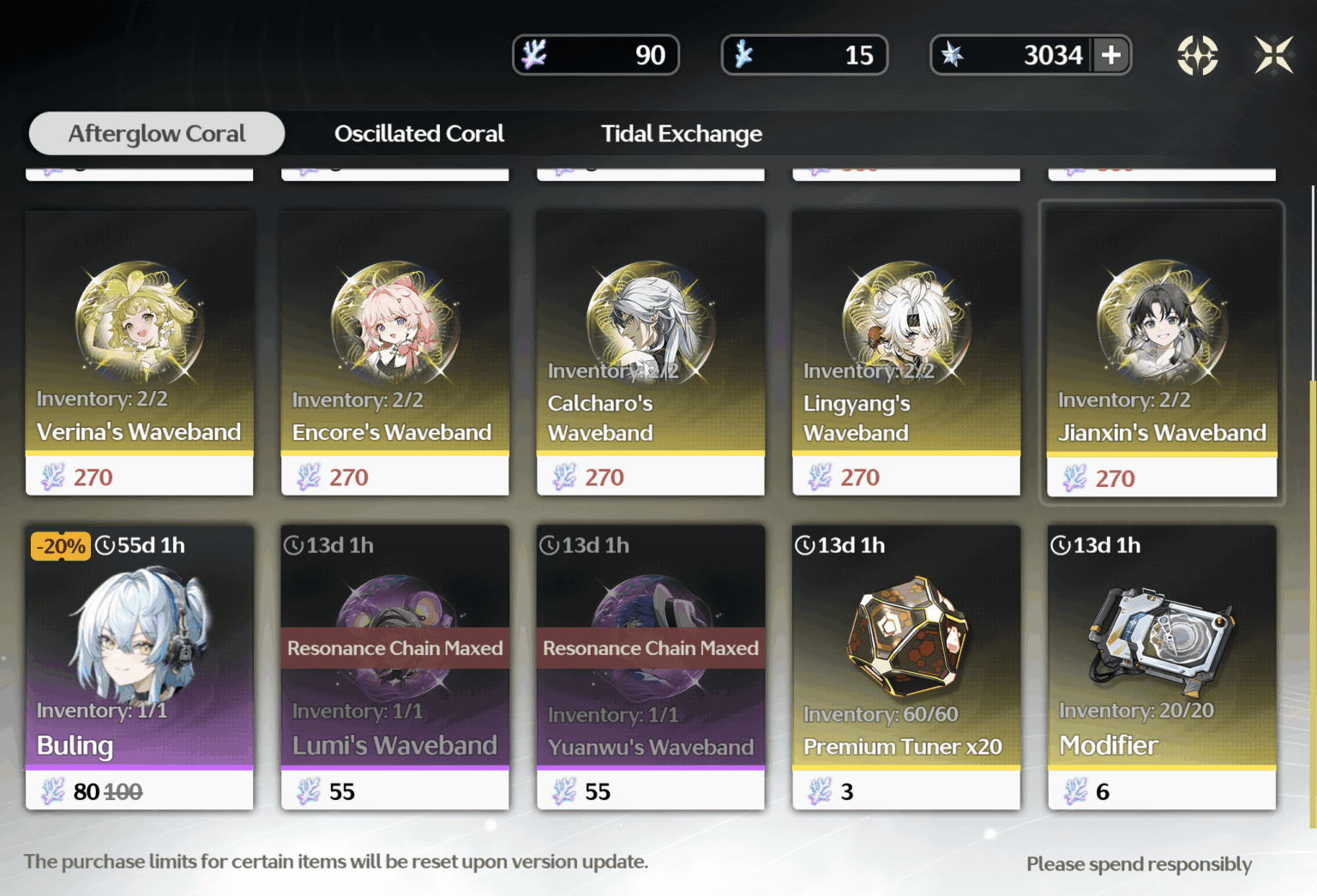This screenshot has width=1317, height=896.
Task: Pick Lingyang's Waveband item
Action: (x=906, y=352)
